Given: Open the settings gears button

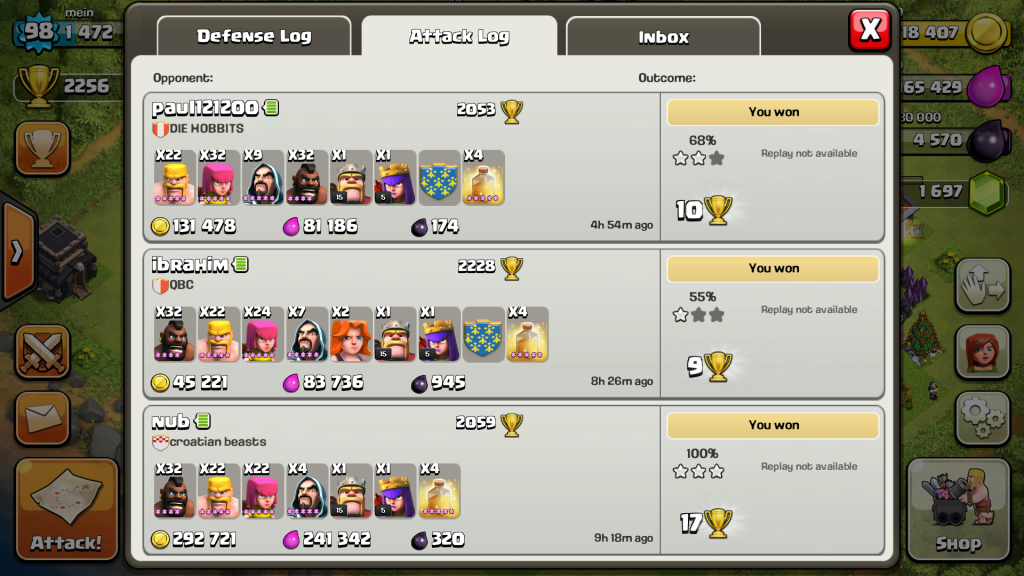Looking at the screenshot, I should tap(982, 416).
